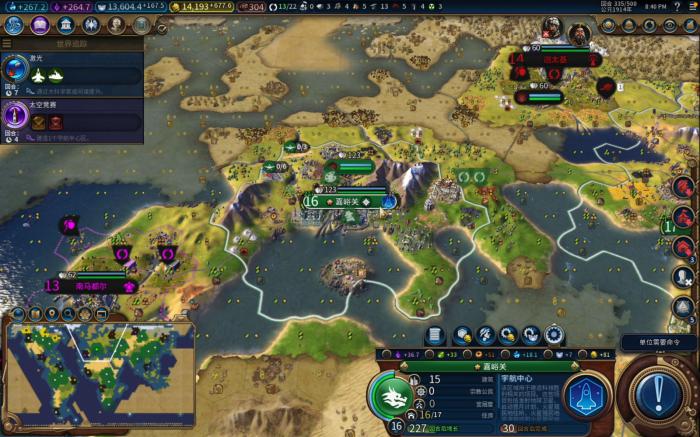The image size is (700, 437).
Task: Select the Space Race civic in the tracker
Action: [72, 121]
